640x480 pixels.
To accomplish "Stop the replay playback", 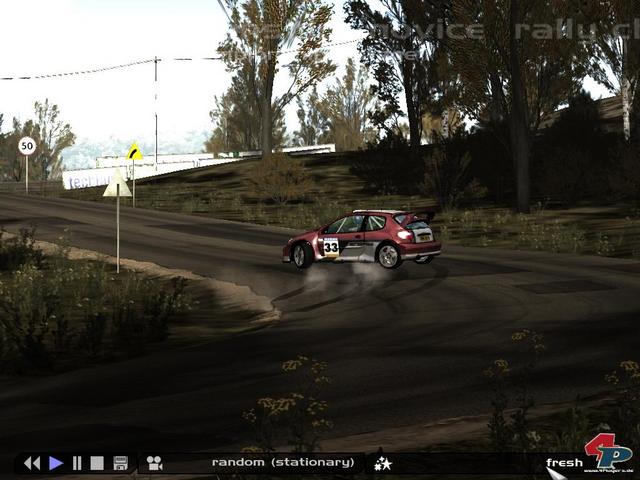I will tap(97, 463).
